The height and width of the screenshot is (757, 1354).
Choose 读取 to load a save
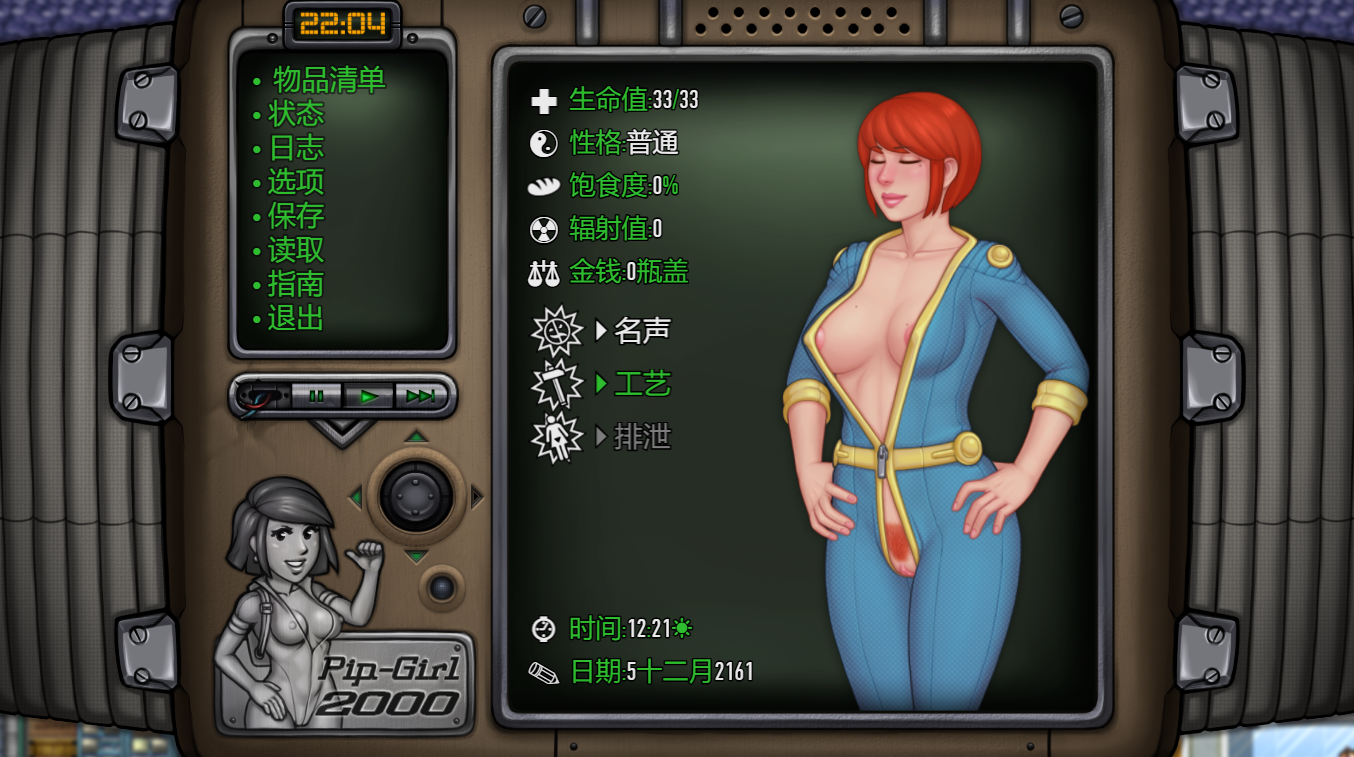296,250
